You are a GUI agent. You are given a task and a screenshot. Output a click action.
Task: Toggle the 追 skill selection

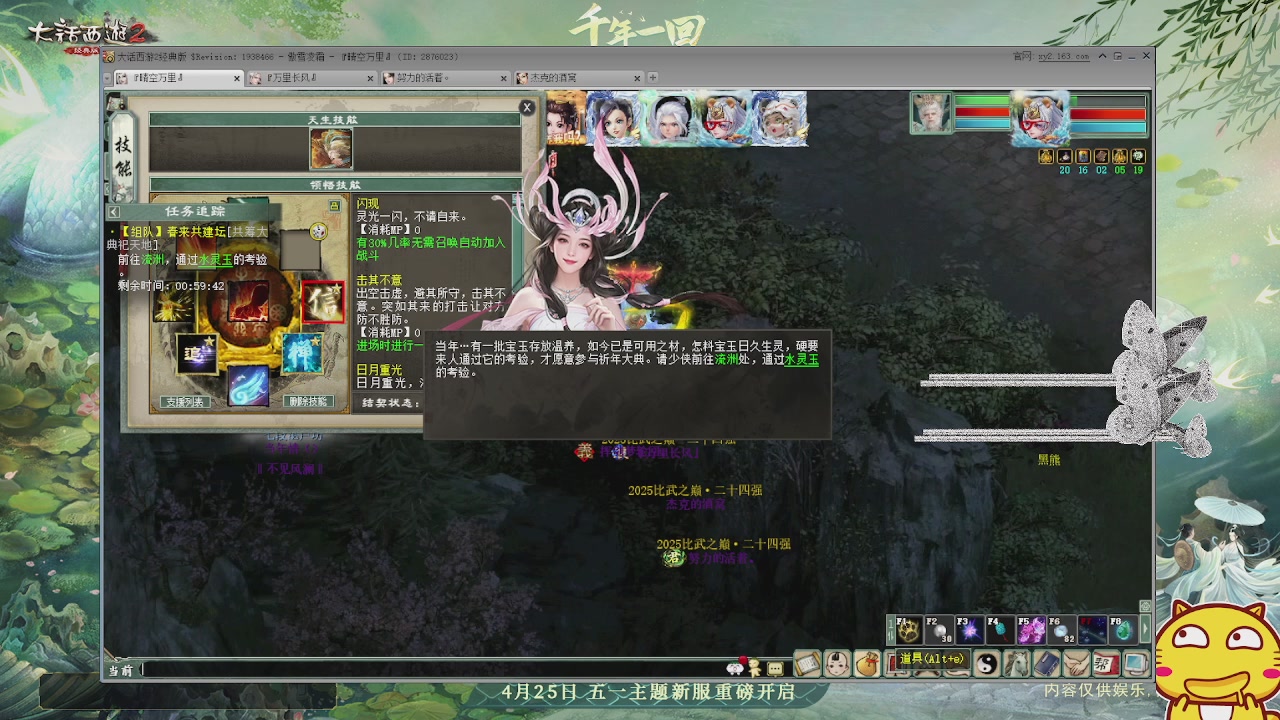click(195, 353)
